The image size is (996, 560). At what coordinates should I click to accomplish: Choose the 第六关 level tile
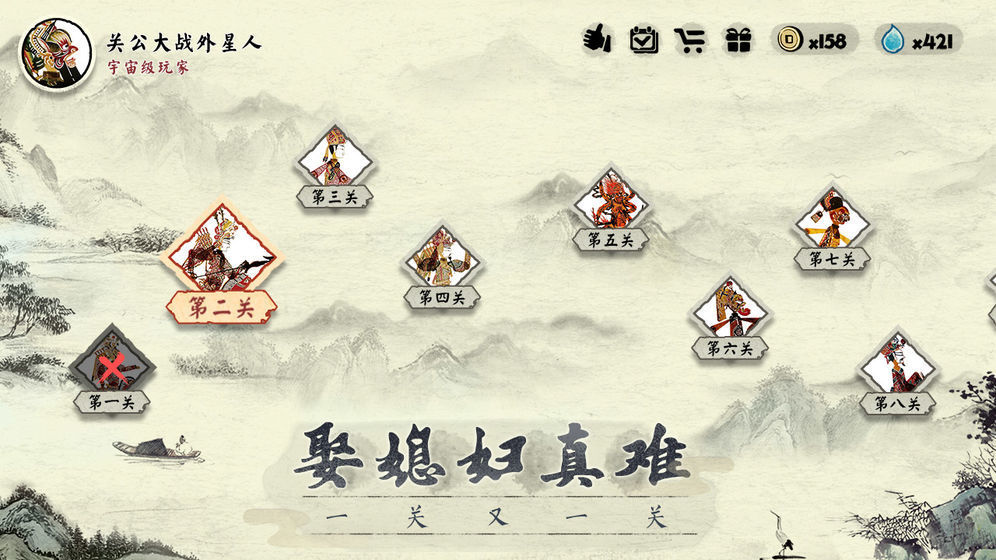click(730, 312)
